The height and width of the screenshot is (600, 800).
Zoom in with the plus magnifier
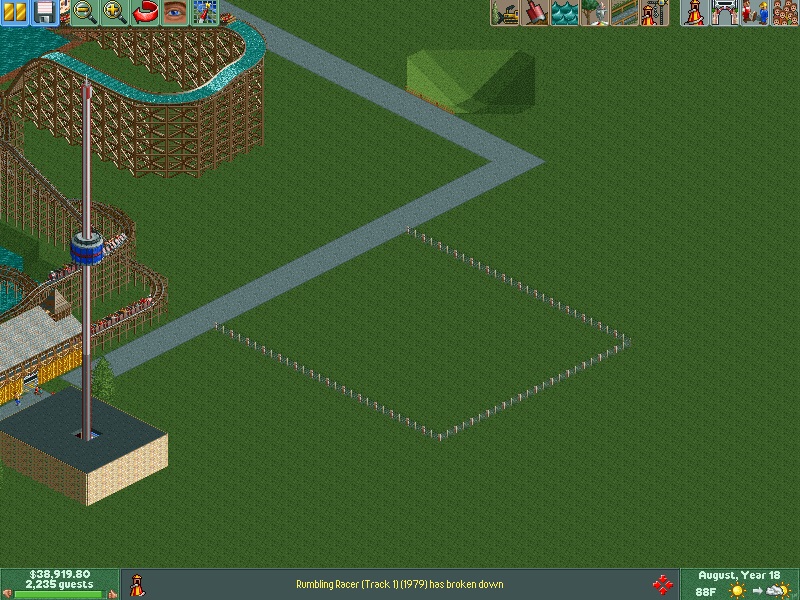[x=115, y=13]
